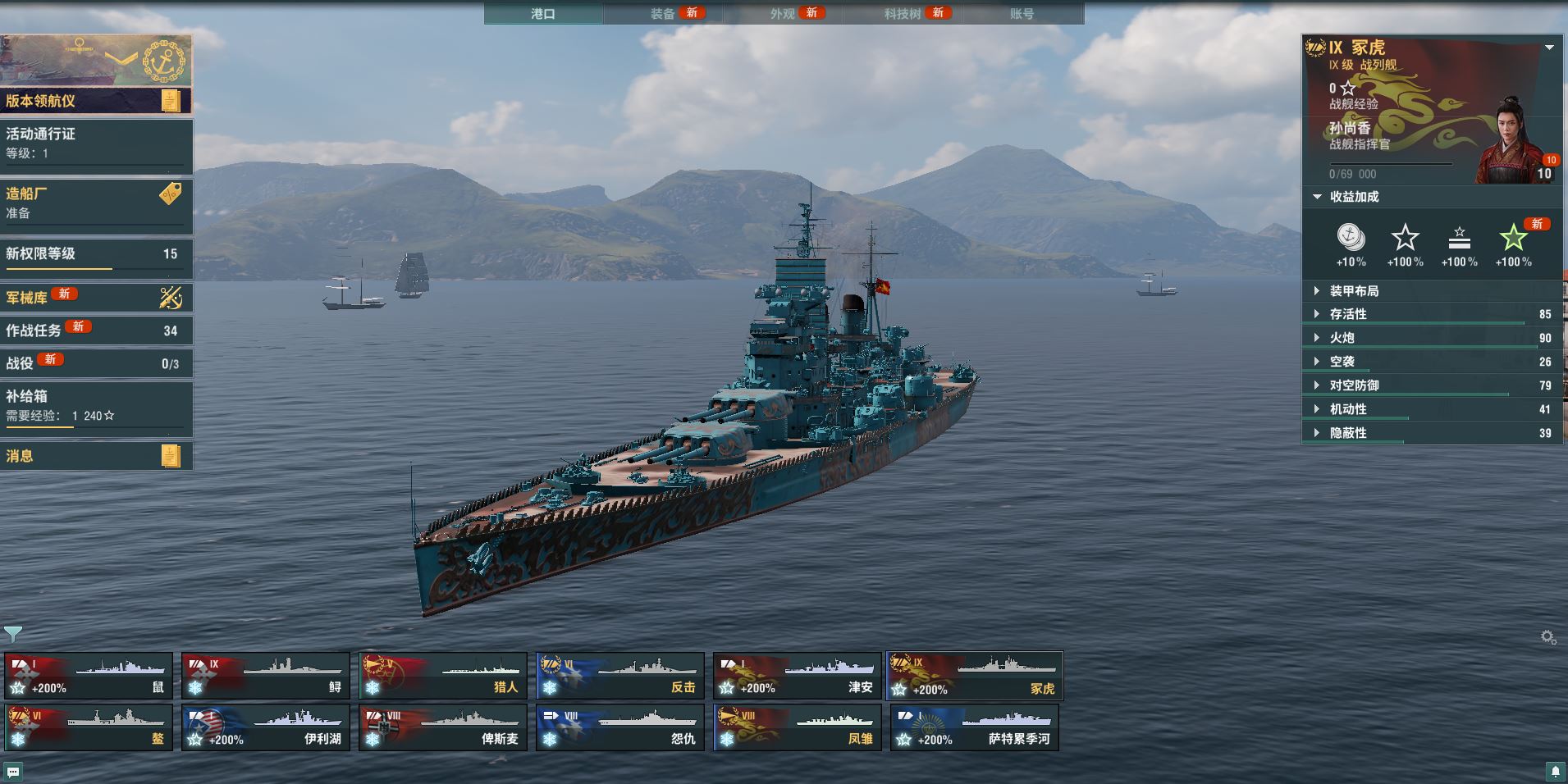Open the 补给箱 containers
The image size is (1568, 784).
pos(96,406)
